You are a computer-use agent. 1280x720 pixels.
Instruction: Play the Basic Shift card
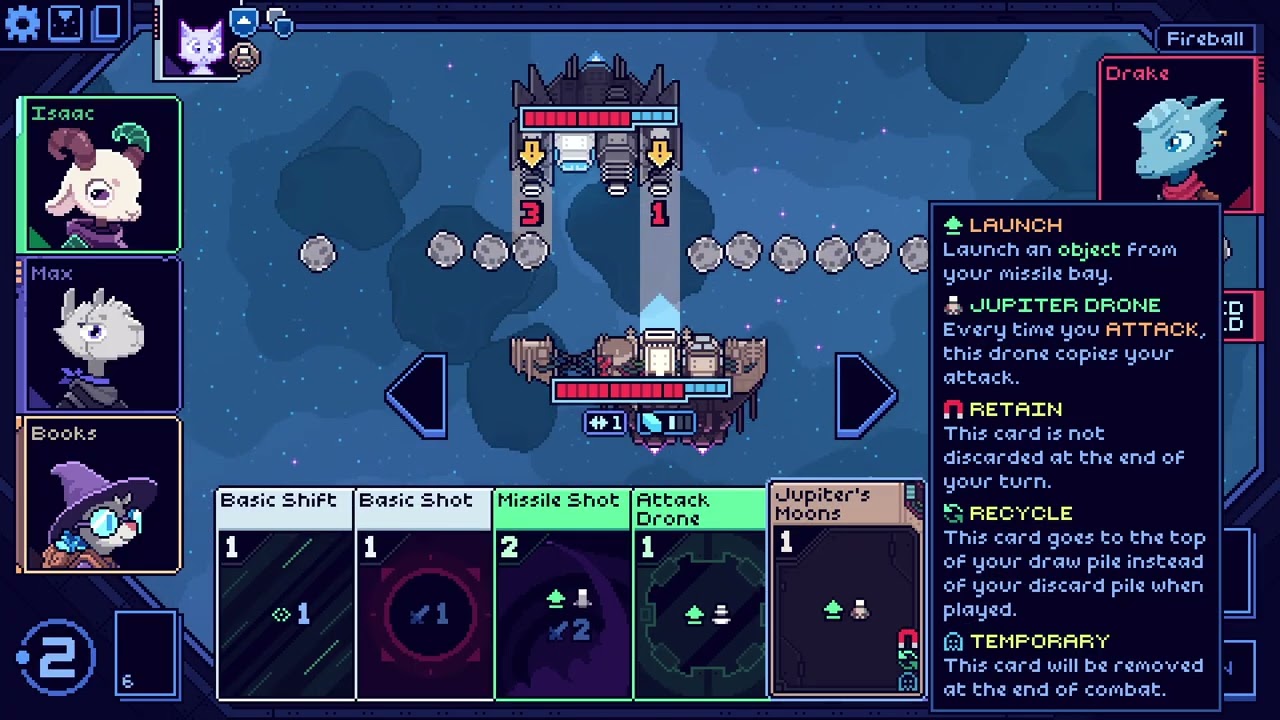[285, 595]
